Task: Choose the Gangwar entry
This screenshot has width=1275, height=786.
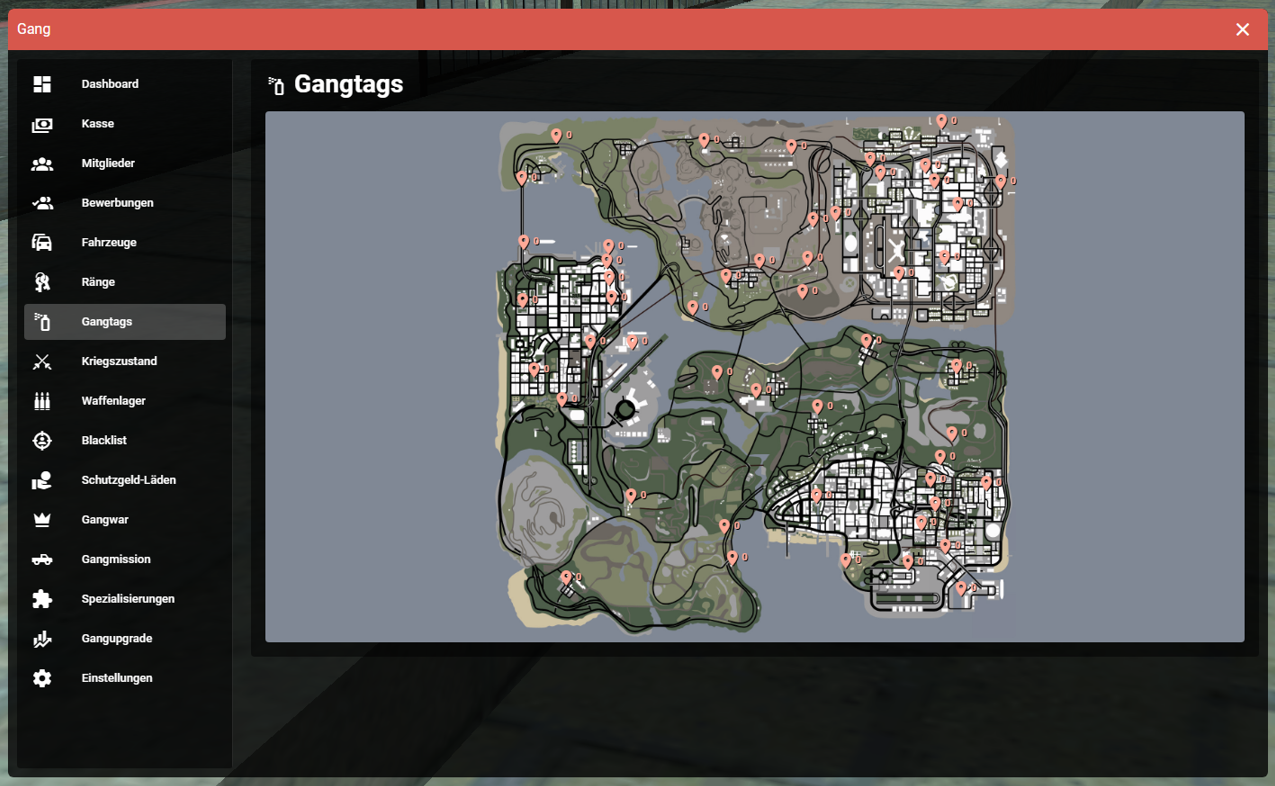Action: click(105, 520)
